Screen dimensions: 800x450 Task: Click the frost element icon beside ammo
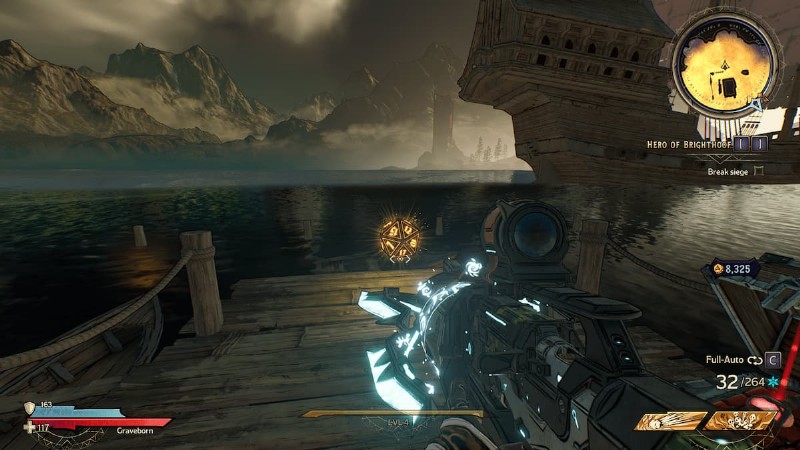[772, 383]
